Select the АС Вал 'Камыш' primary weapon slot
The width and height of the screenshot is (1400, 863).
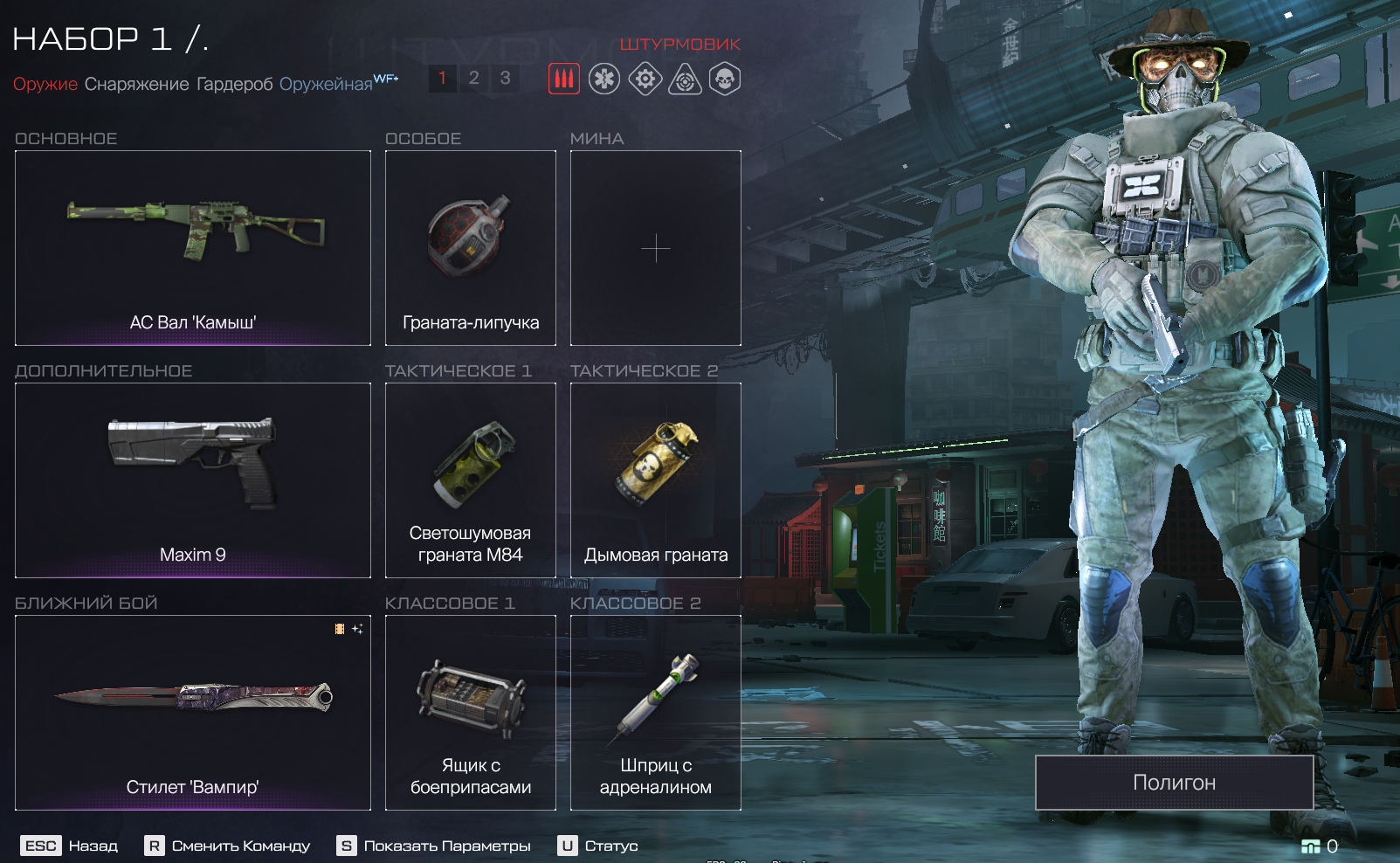(193, 248)
